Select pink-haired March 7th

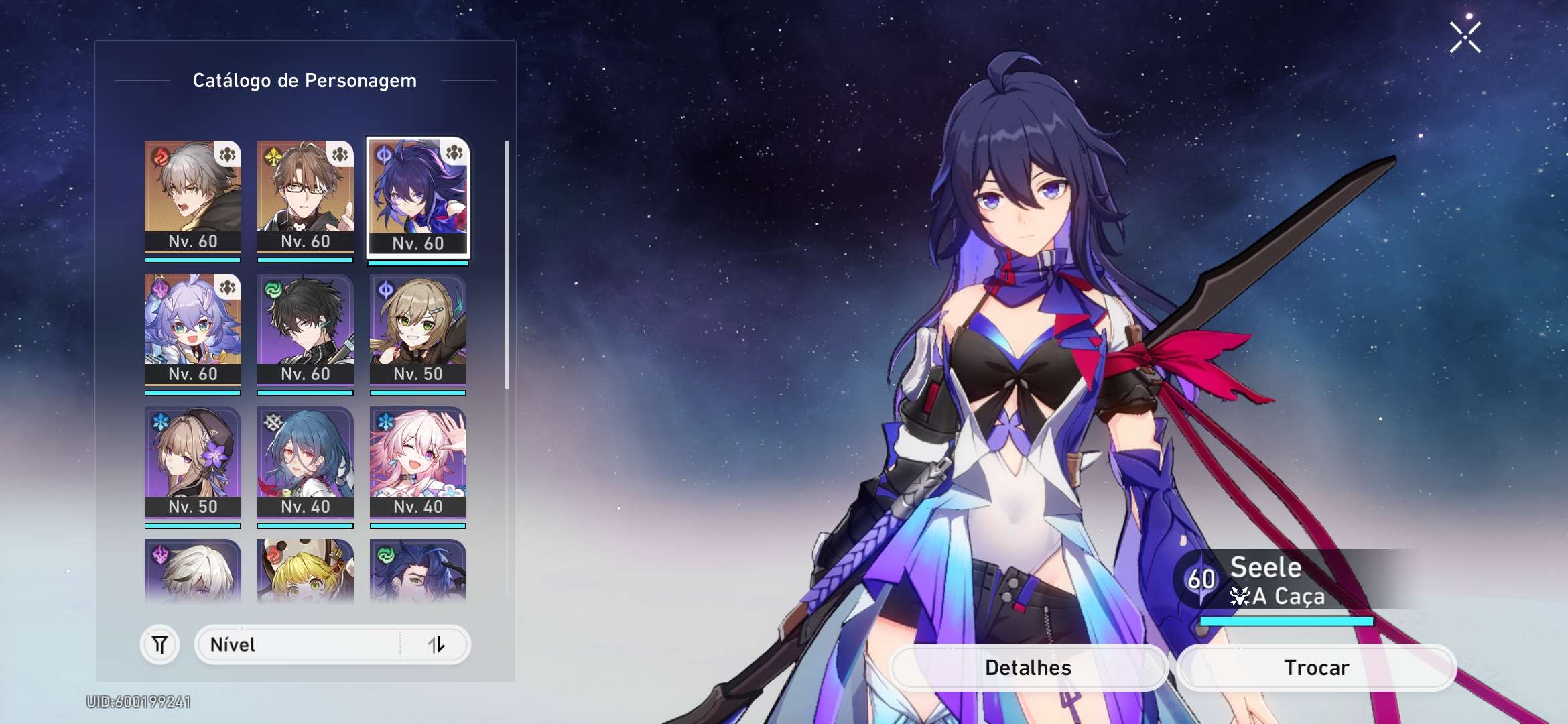[418, 462]
